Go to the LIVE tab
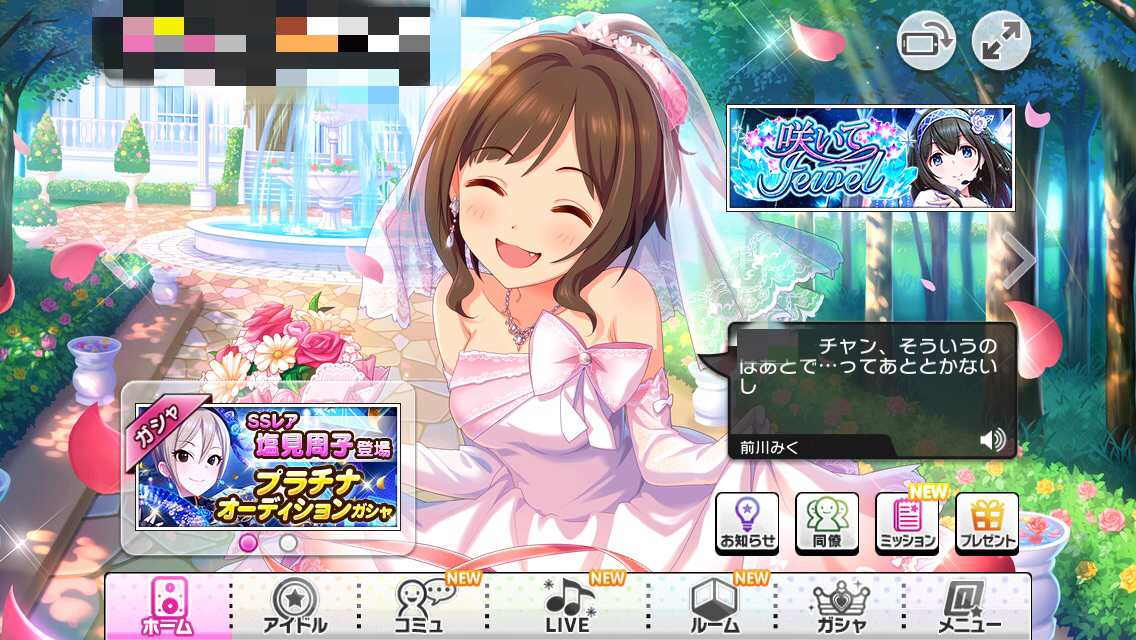 coord(569,605)
